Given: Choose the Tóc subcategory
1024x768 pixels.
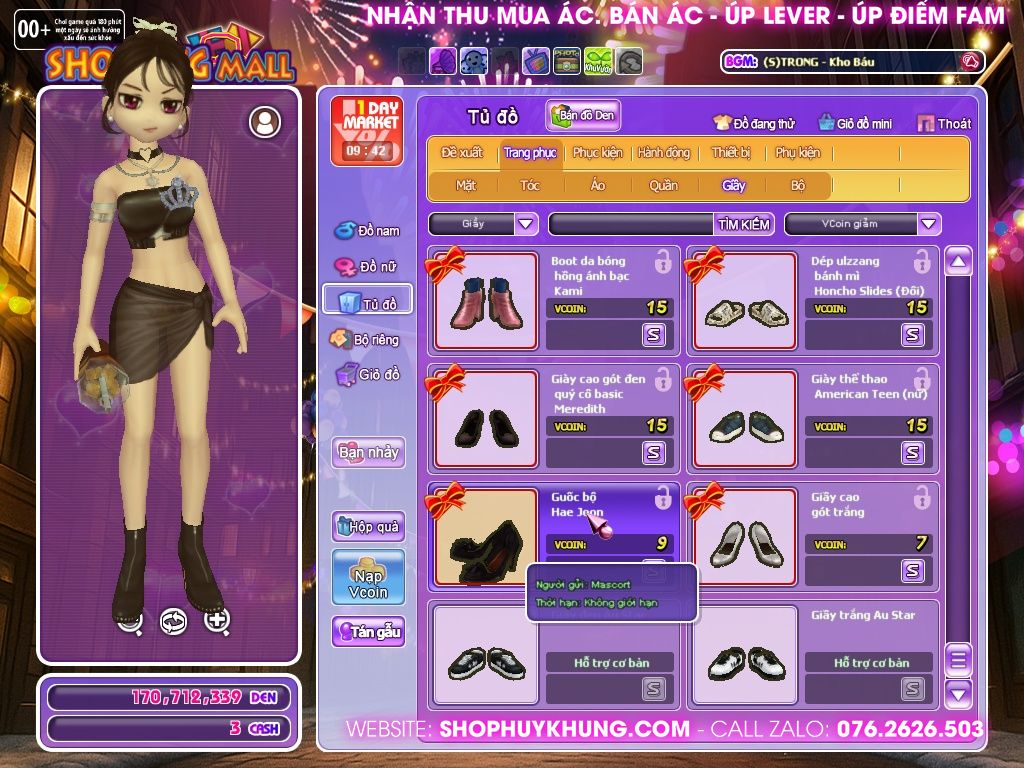Looking at the screenshot, I should (529, 185).
